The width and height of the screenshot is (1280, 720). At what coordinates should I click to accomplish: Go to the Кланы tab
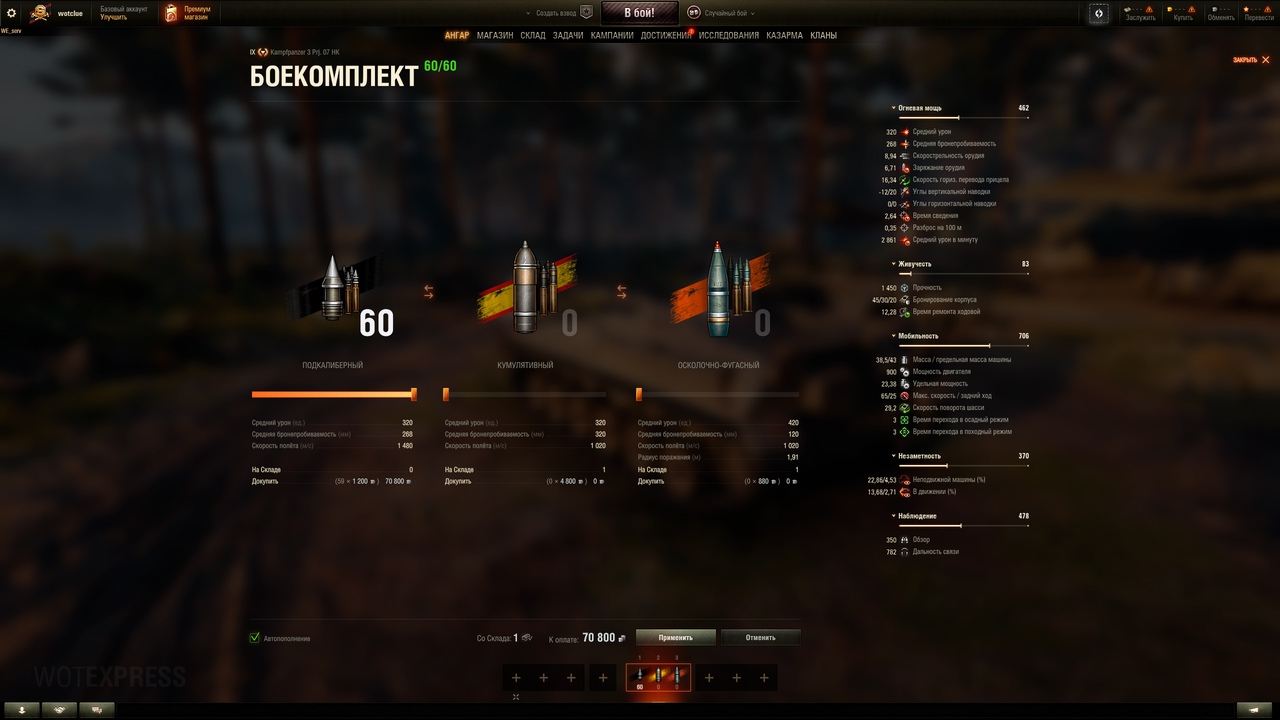[824, 36]
